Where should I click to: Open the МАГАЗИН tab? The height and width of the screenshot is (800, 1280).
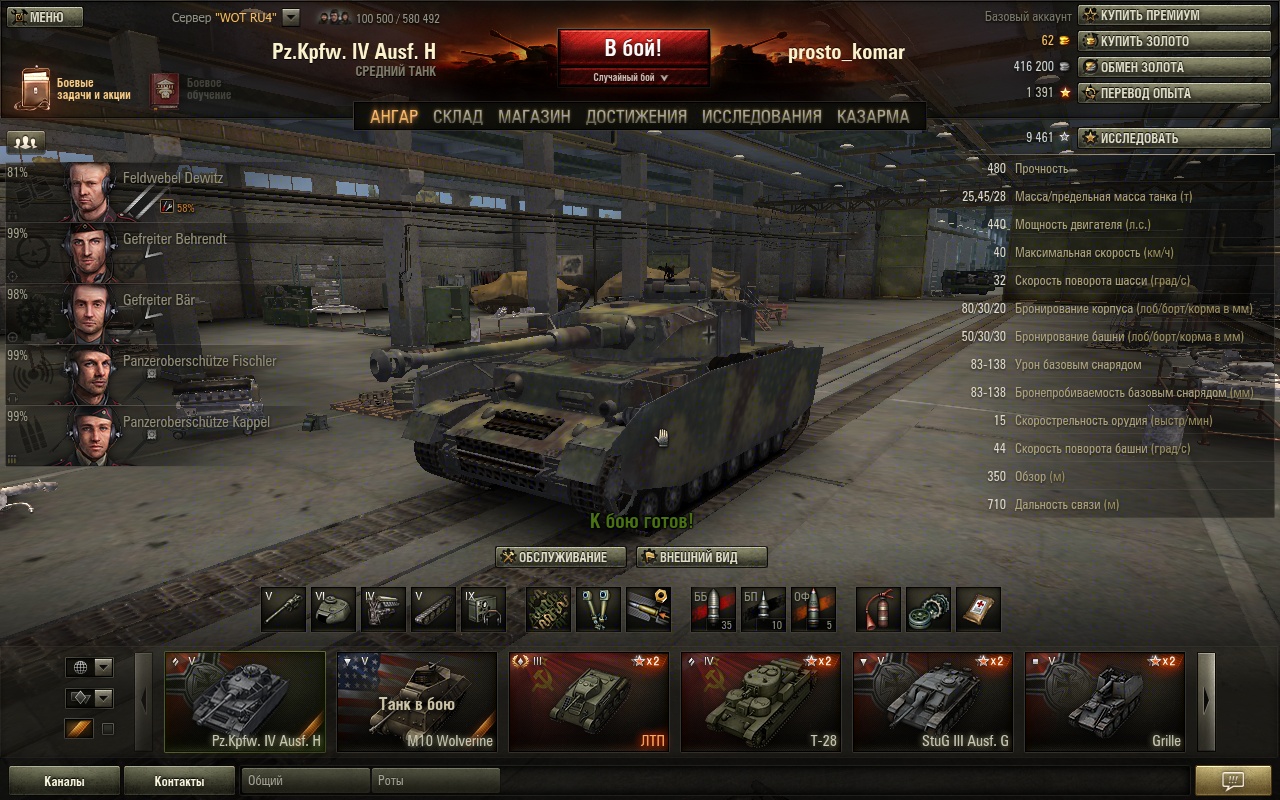(x=534, y=116)
